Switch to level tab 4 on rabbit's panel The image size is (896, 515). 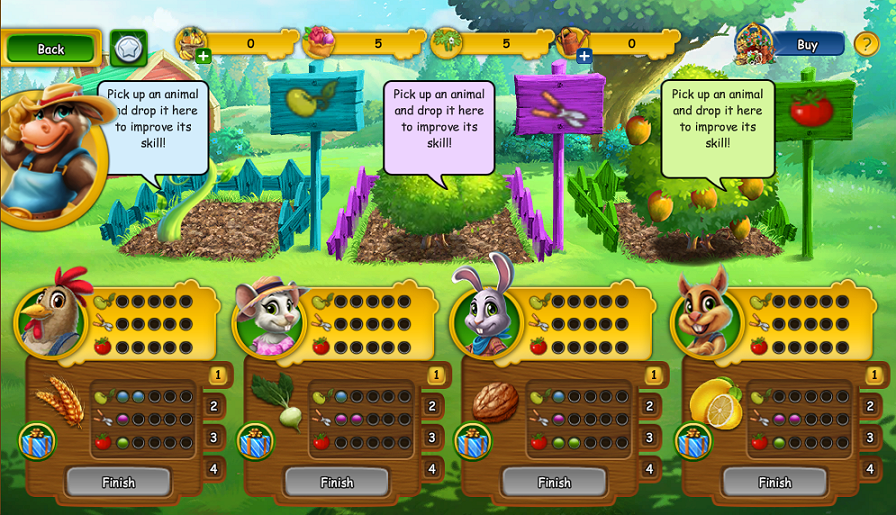(x=651, y=468)
